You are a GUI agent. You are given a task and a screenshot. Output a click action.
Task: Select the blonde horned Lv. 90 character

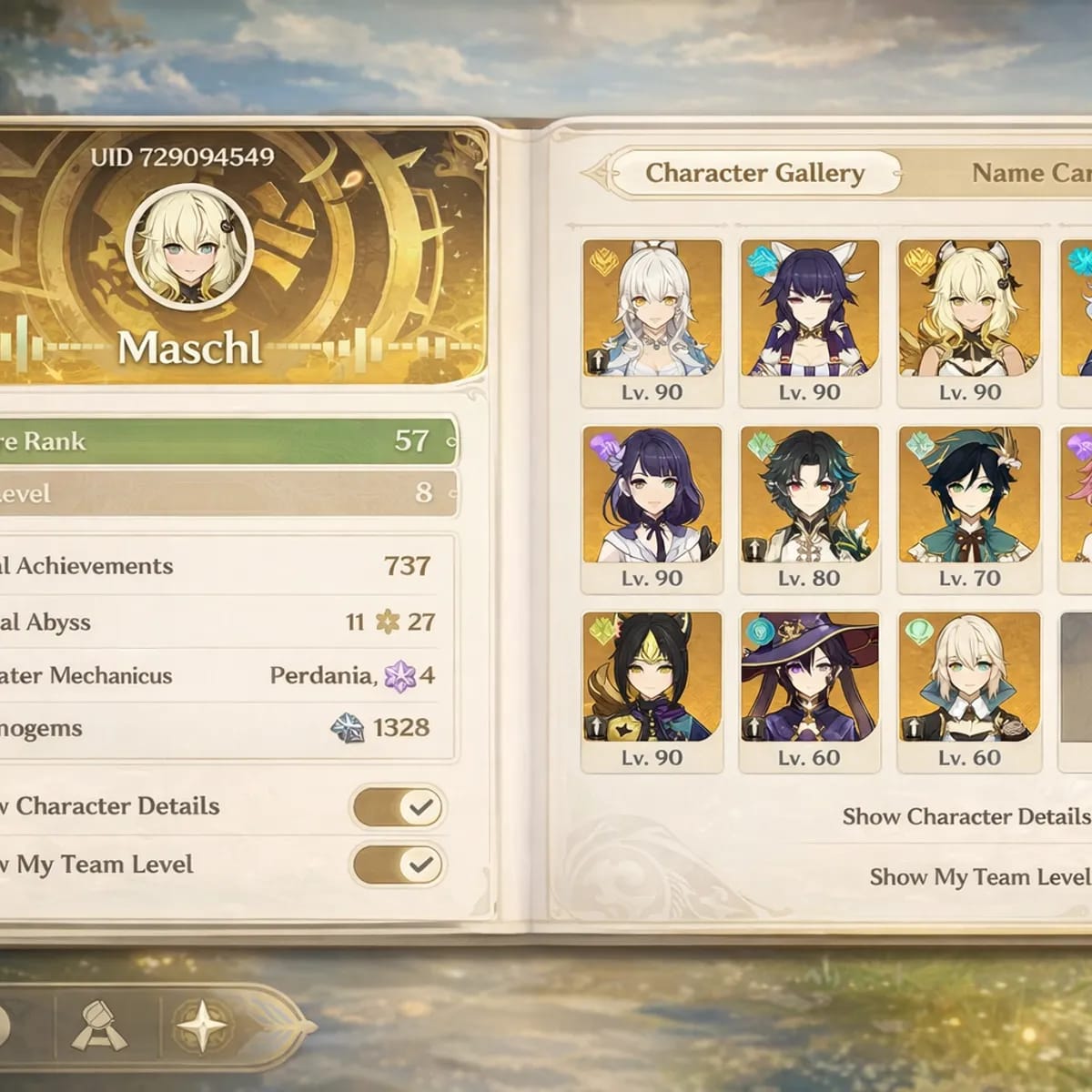click(x=969, y=320)
